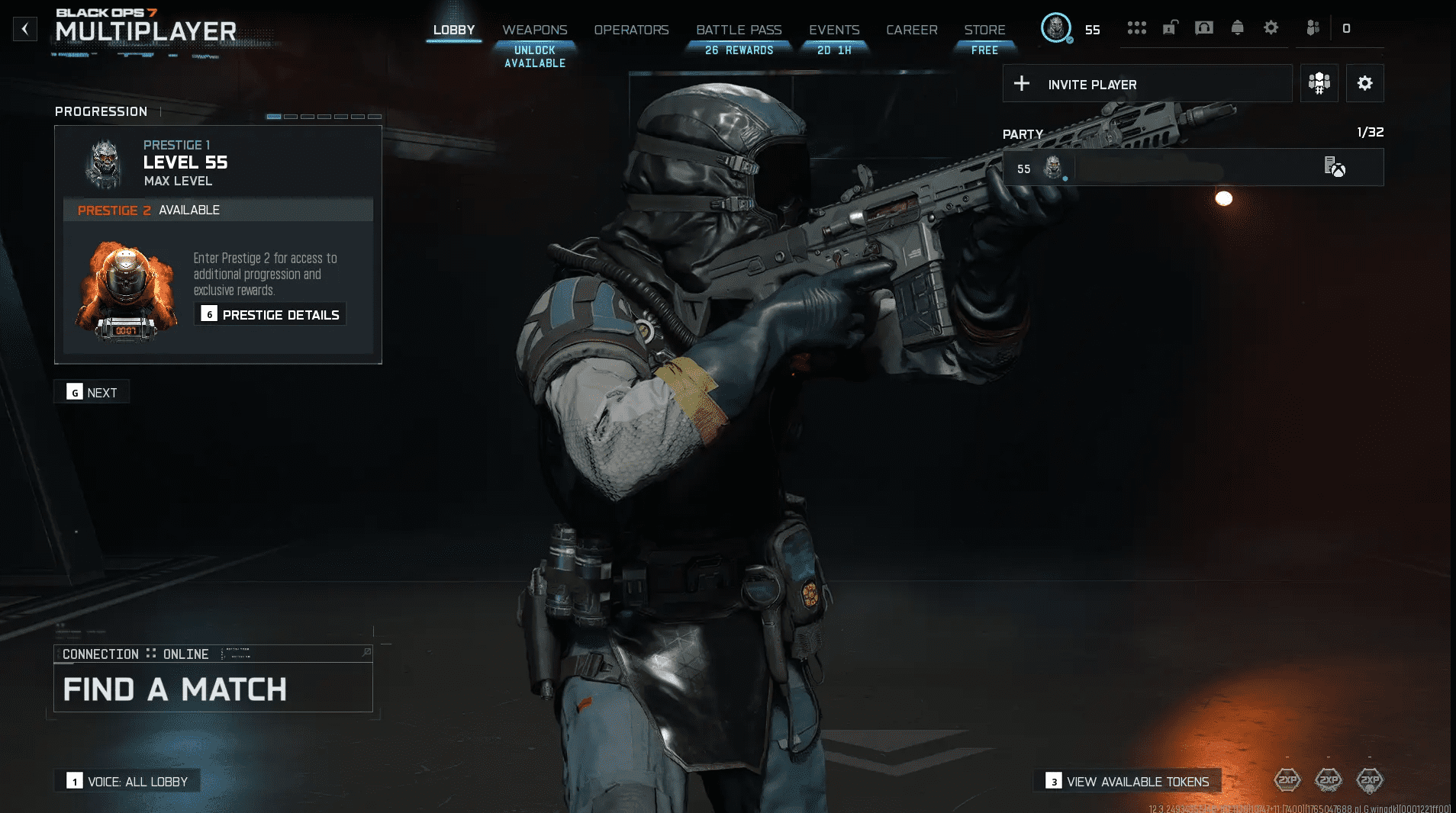Open the Store tab
Image resolution: width=1456 pixels, height=813 pixels.
(x=984, y=29)
